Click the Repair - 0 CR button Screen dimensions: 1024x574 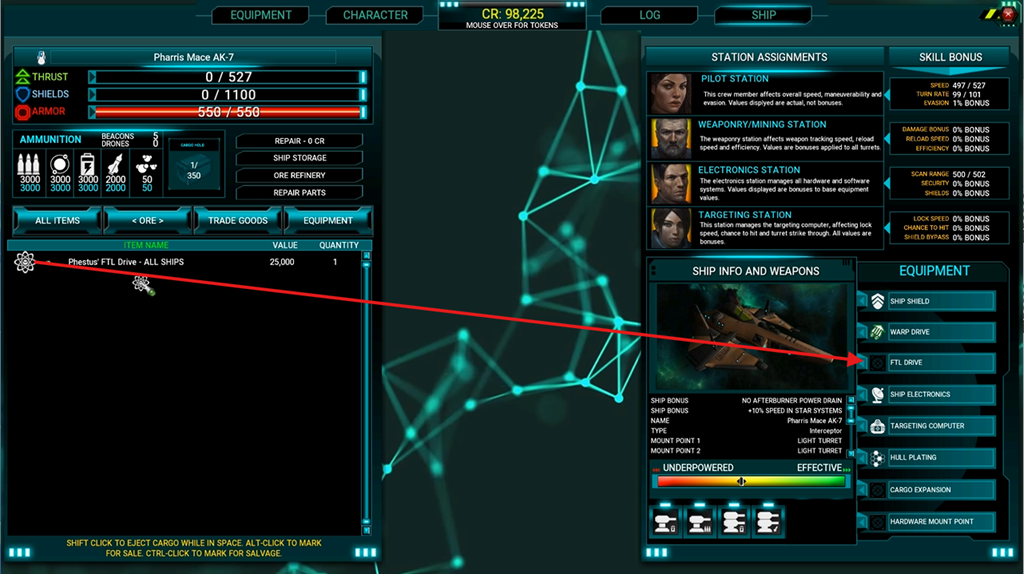pos(299,141)
